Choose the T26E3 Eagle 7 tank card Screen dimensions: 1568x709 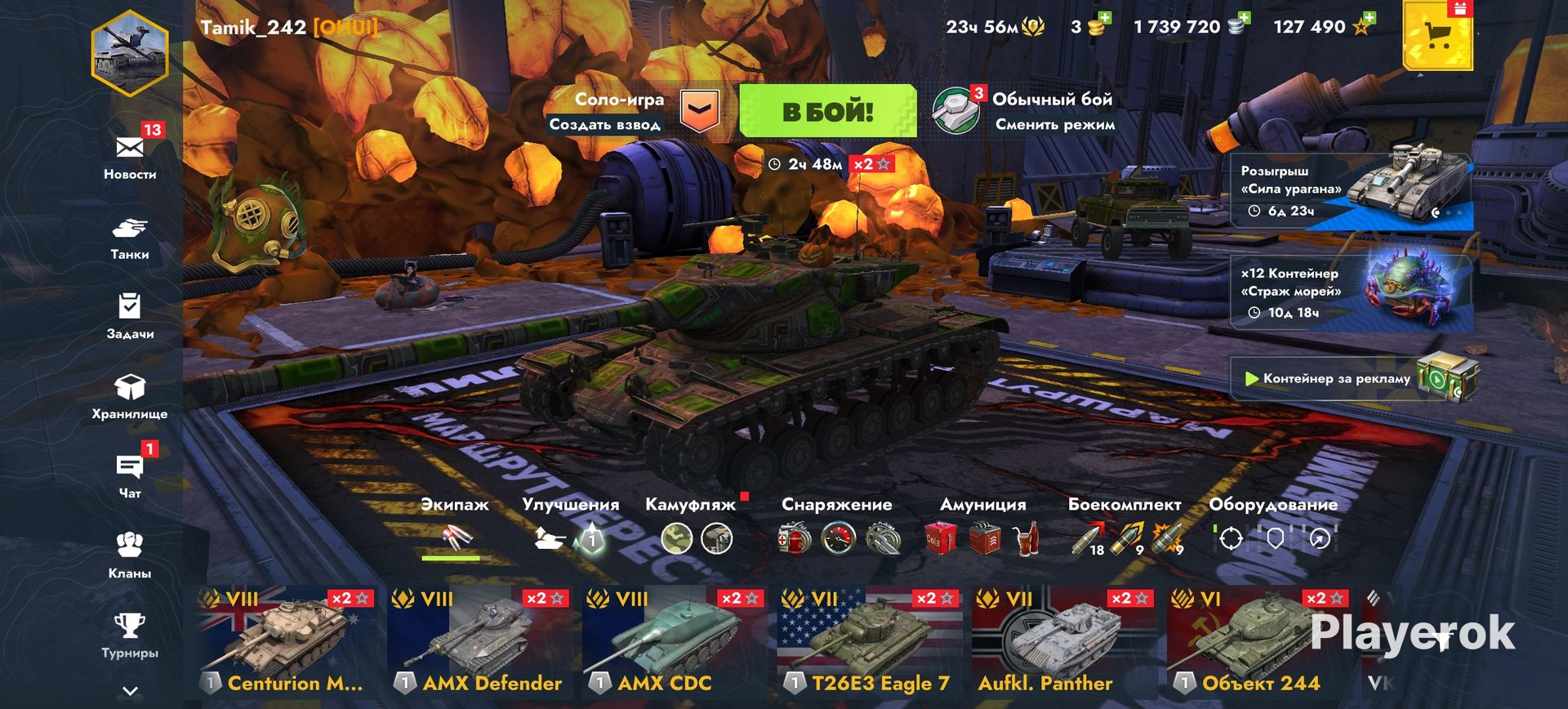(x=871, y=642)
